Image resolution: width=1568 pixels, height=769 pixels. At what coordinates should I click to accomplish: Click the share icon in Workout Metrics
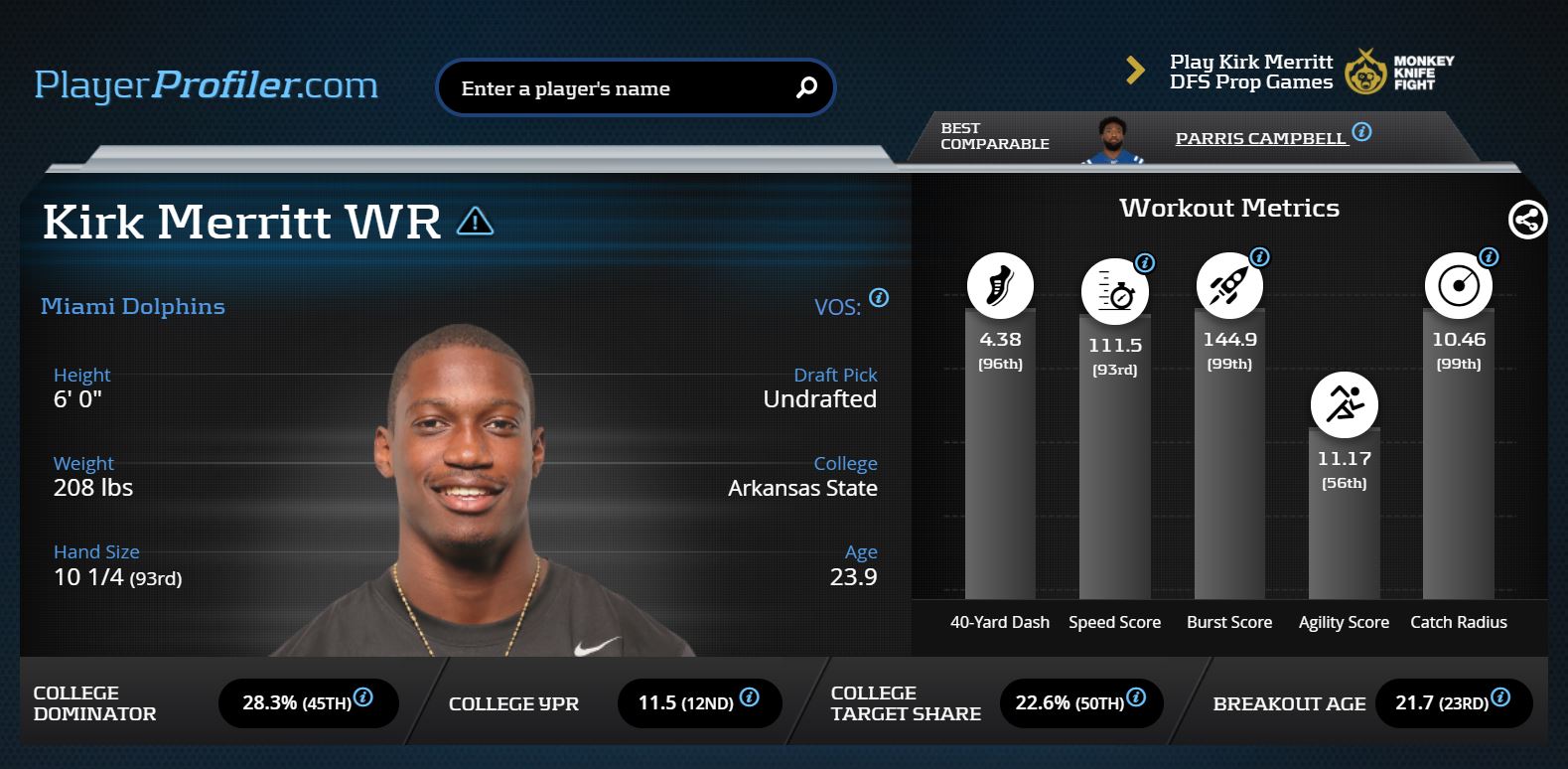[x=1527, y=220]
